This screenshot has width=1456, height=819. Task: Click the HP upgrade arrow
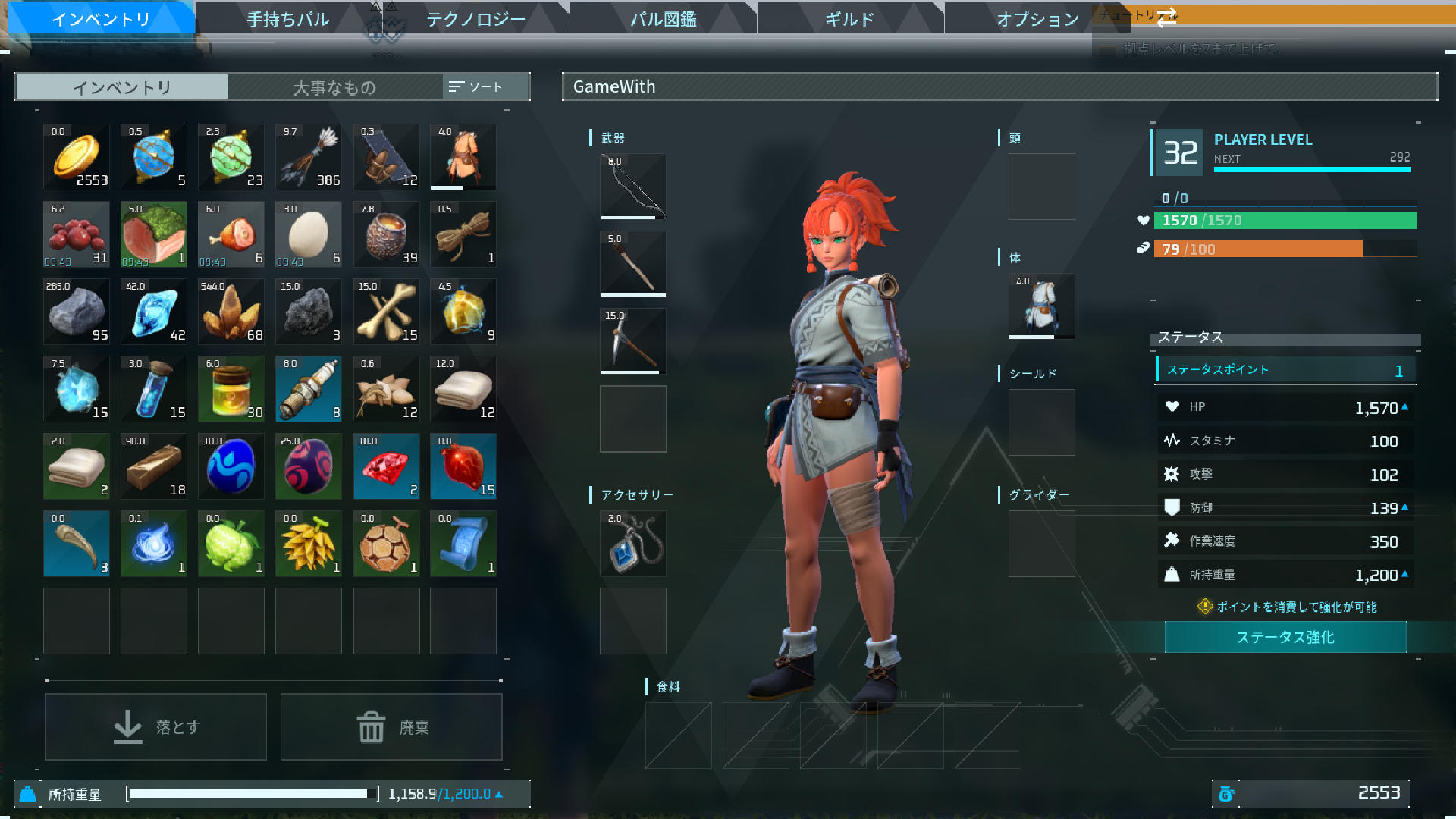pyautogui.click(x=1407, y=407)
